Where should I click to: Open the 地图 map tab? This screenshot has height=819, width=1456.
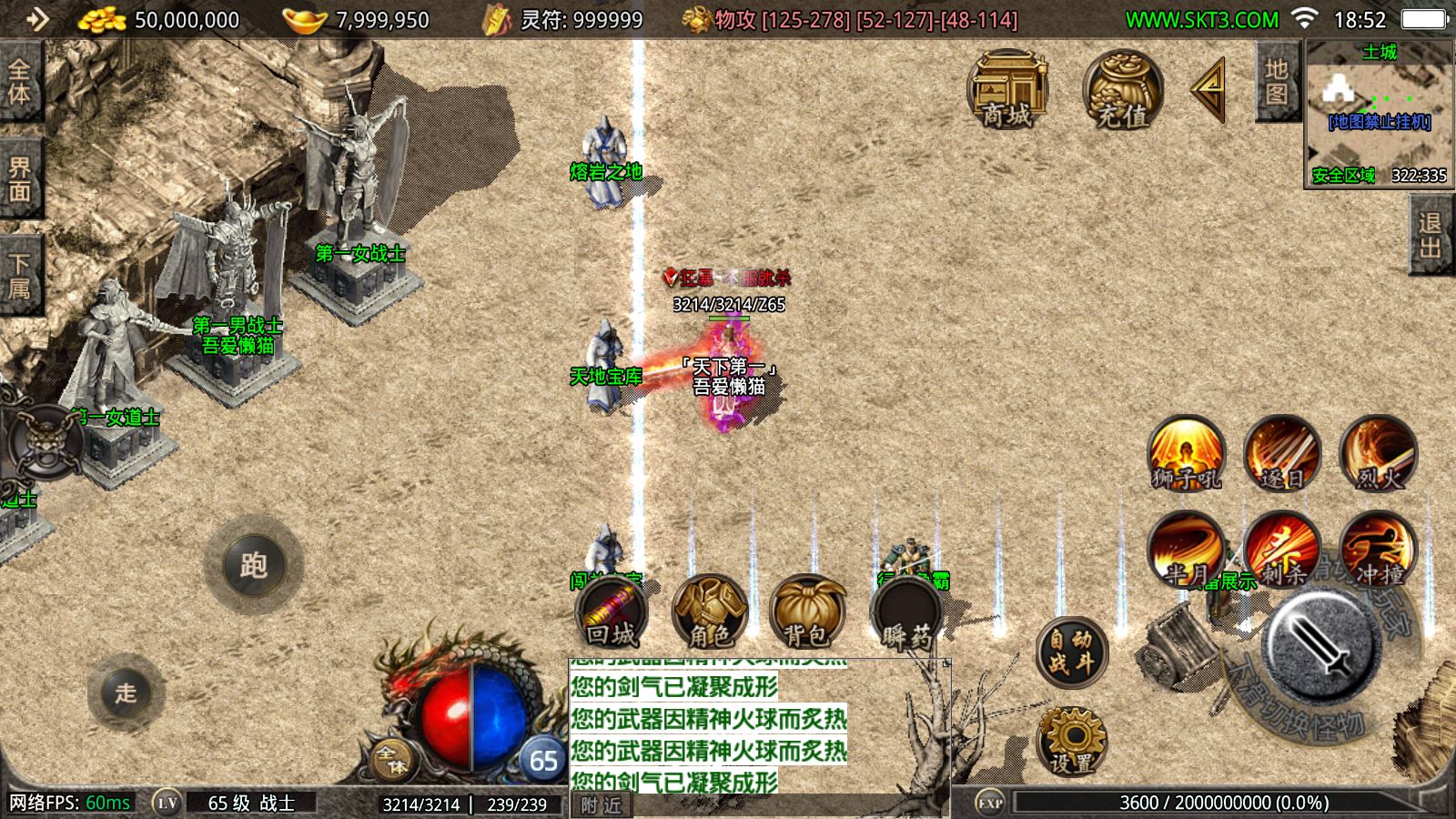point(1277,82)
